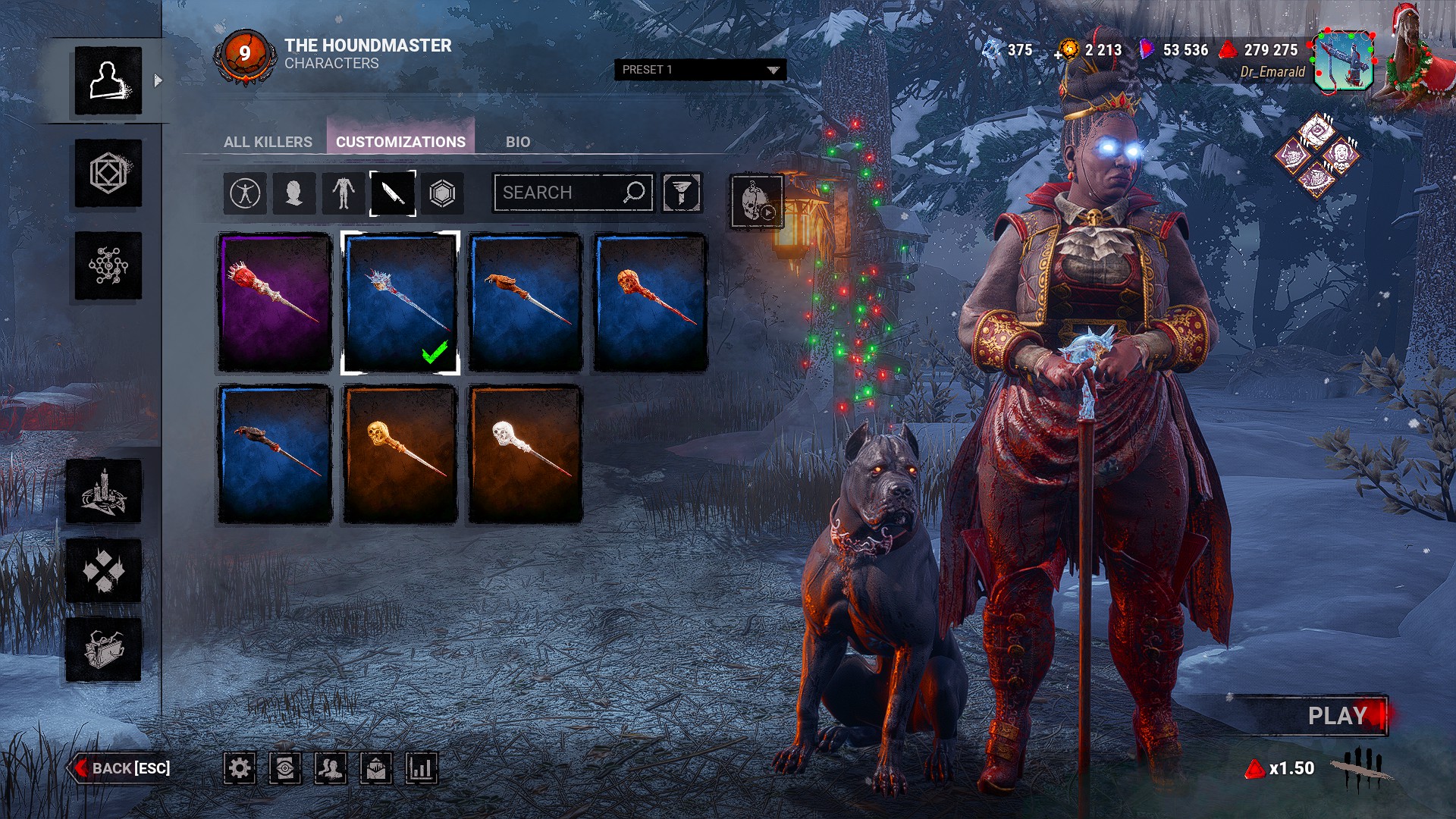
Task: Open the charm category hexagon icon
Action: (442, 193)
